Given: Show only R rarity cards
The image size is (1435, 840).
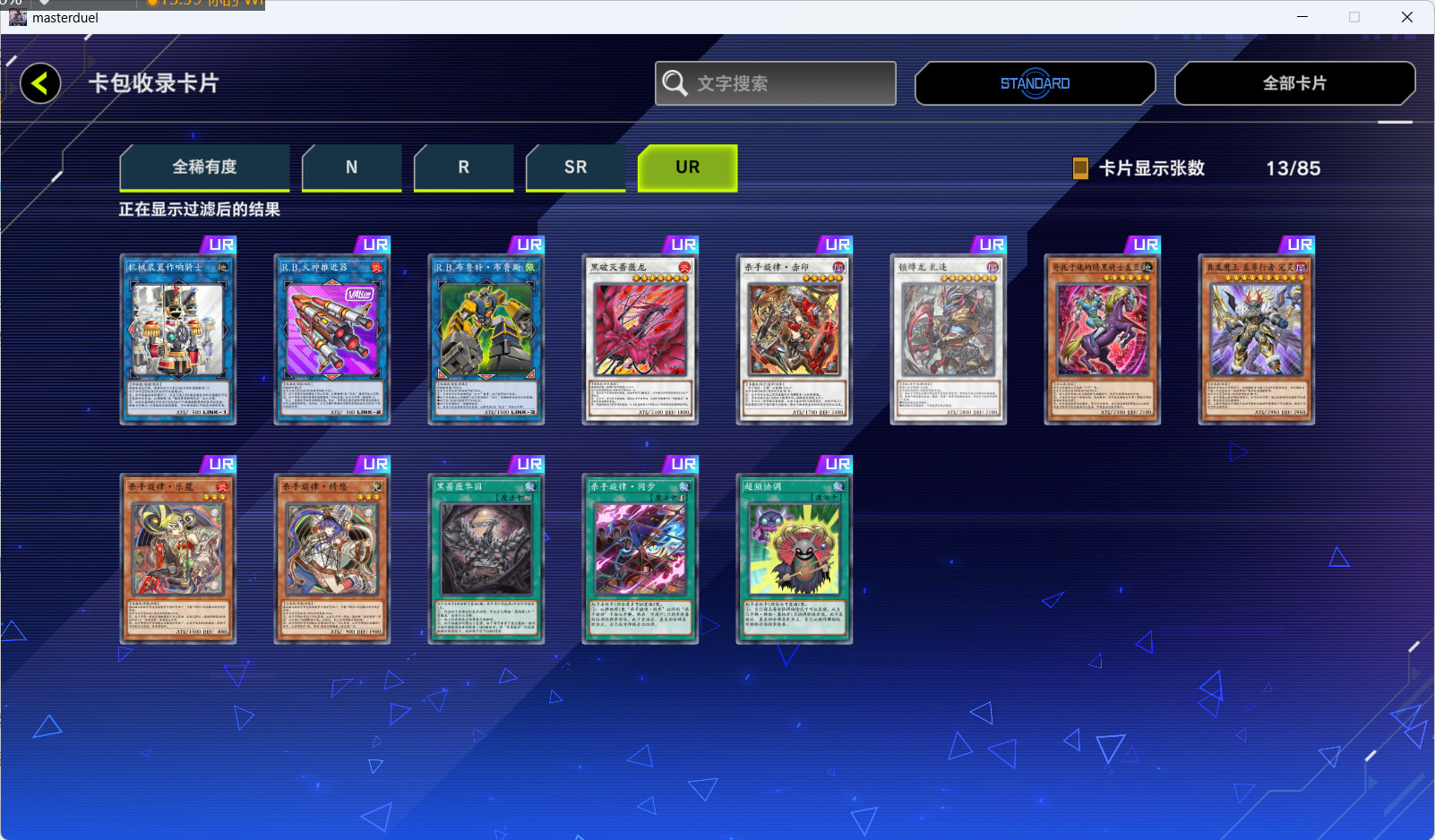Looking at the screenshot, I should tap(463, 167).
